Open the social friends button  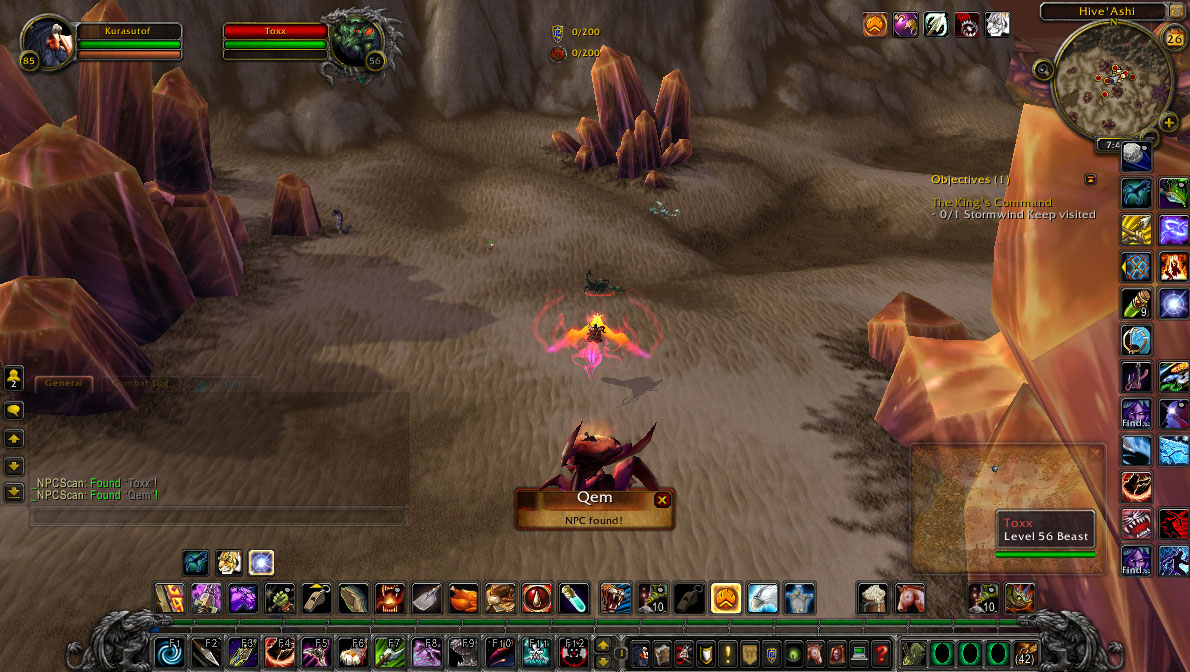[x=14, y=378]
